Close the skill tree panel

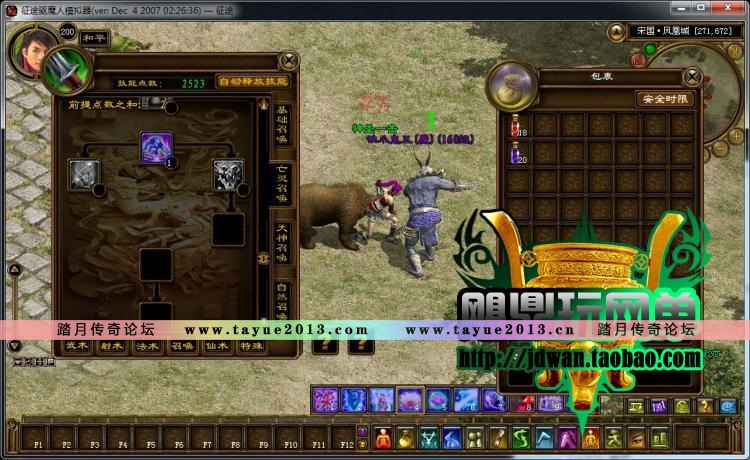(x=289, y=62)
